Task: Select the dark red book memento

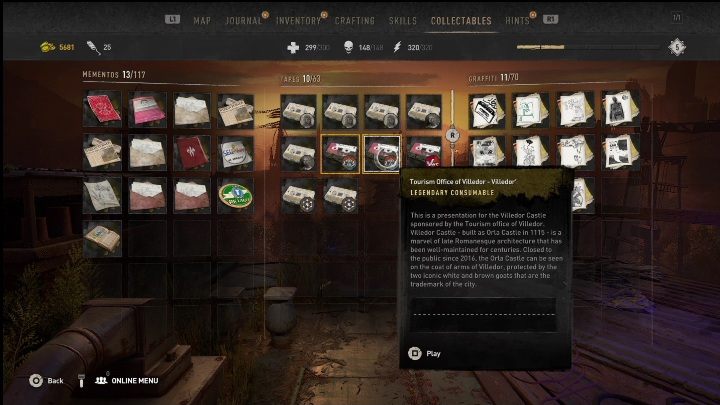Action: (190, 153)
